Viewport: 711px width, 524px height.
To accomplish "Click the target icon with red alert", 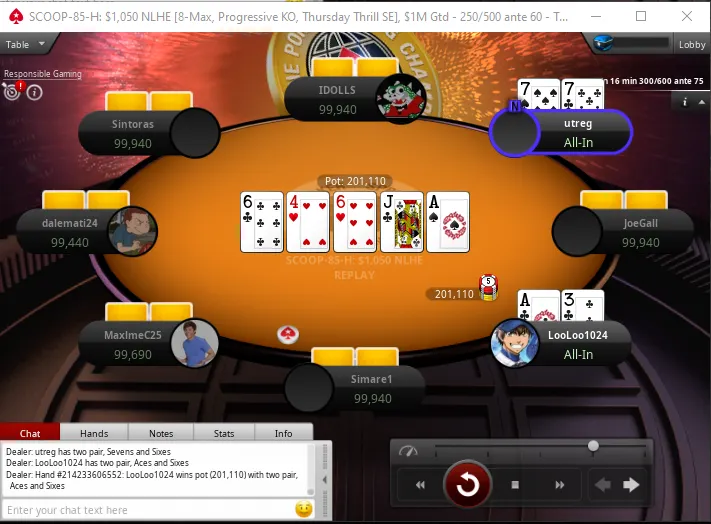I will (x=13, y=92).
